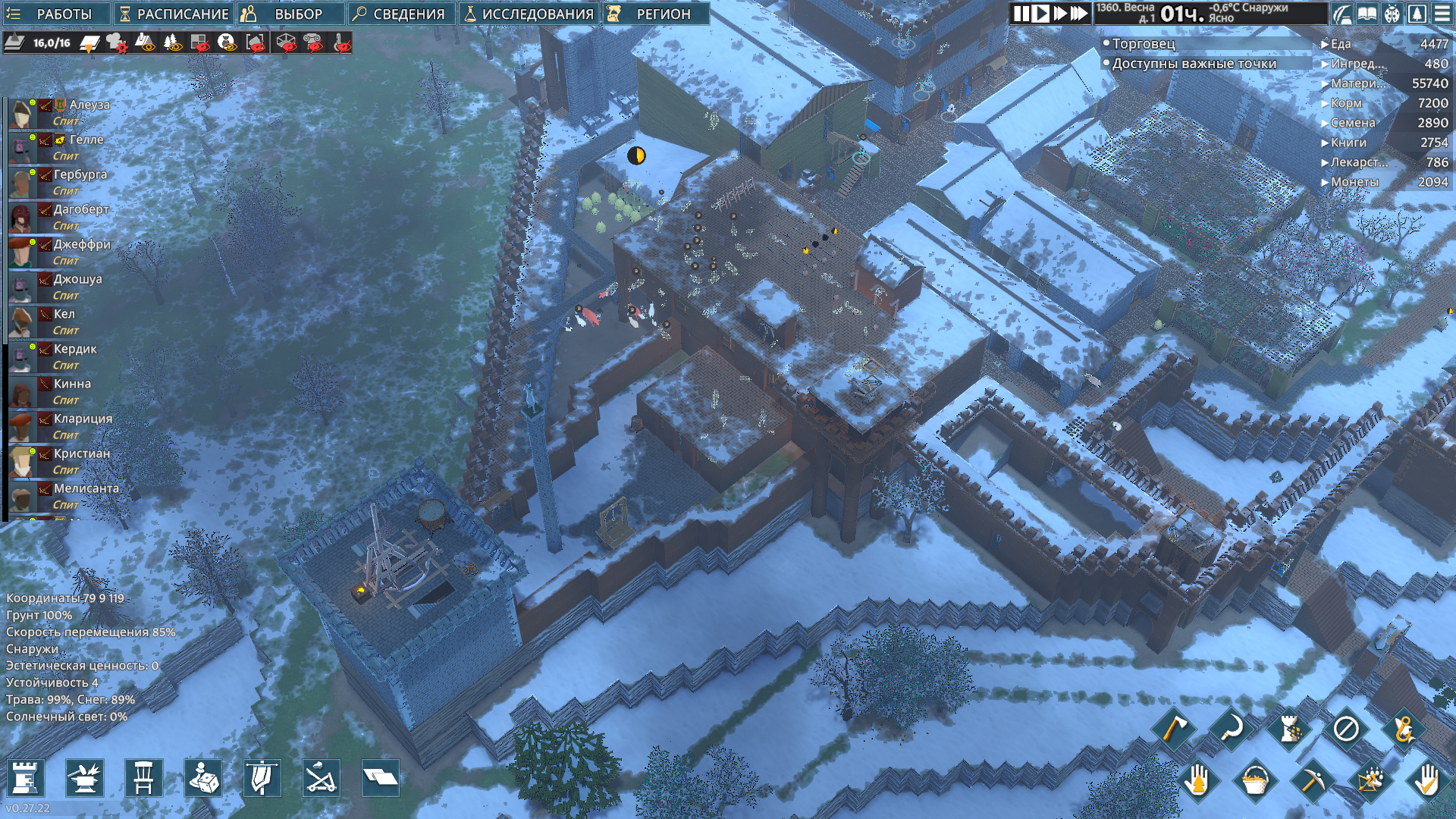Expand the Монеты coins resource row
This screenshot has height=819, width=1456.
click(1354, 182)
